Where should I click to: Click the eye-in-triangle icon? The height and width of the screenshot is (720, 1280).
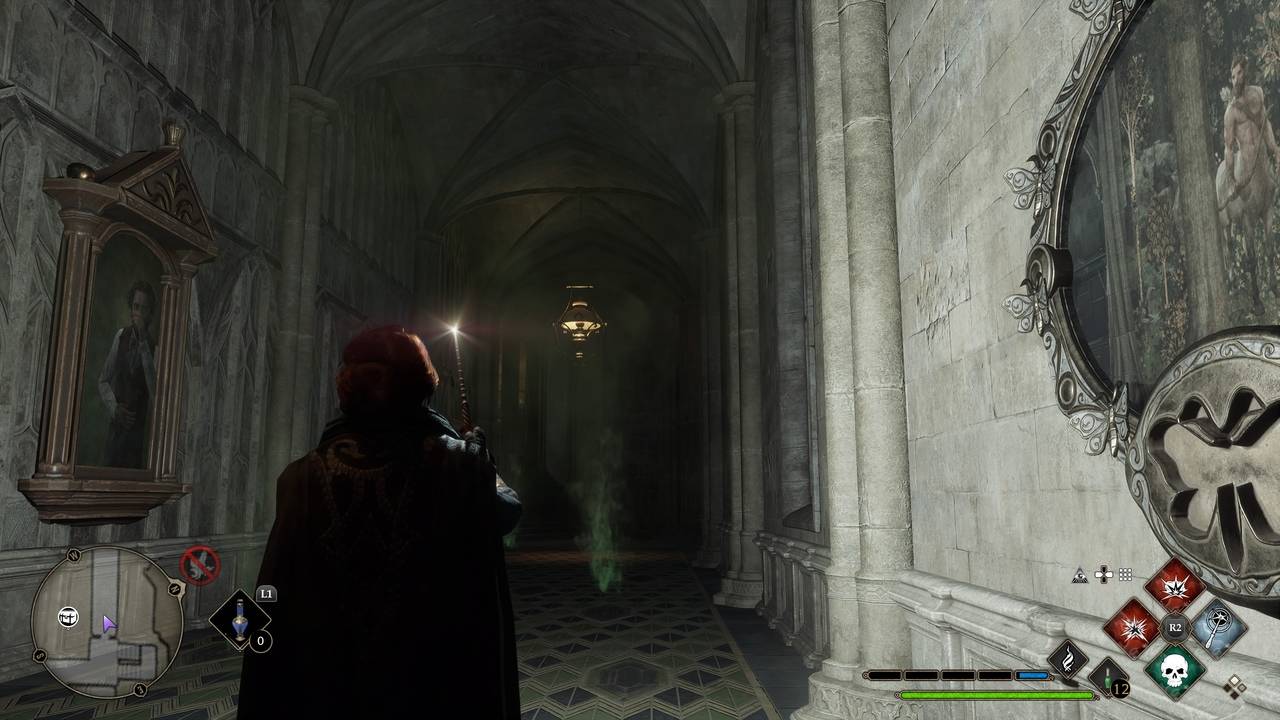(1080, 575)
